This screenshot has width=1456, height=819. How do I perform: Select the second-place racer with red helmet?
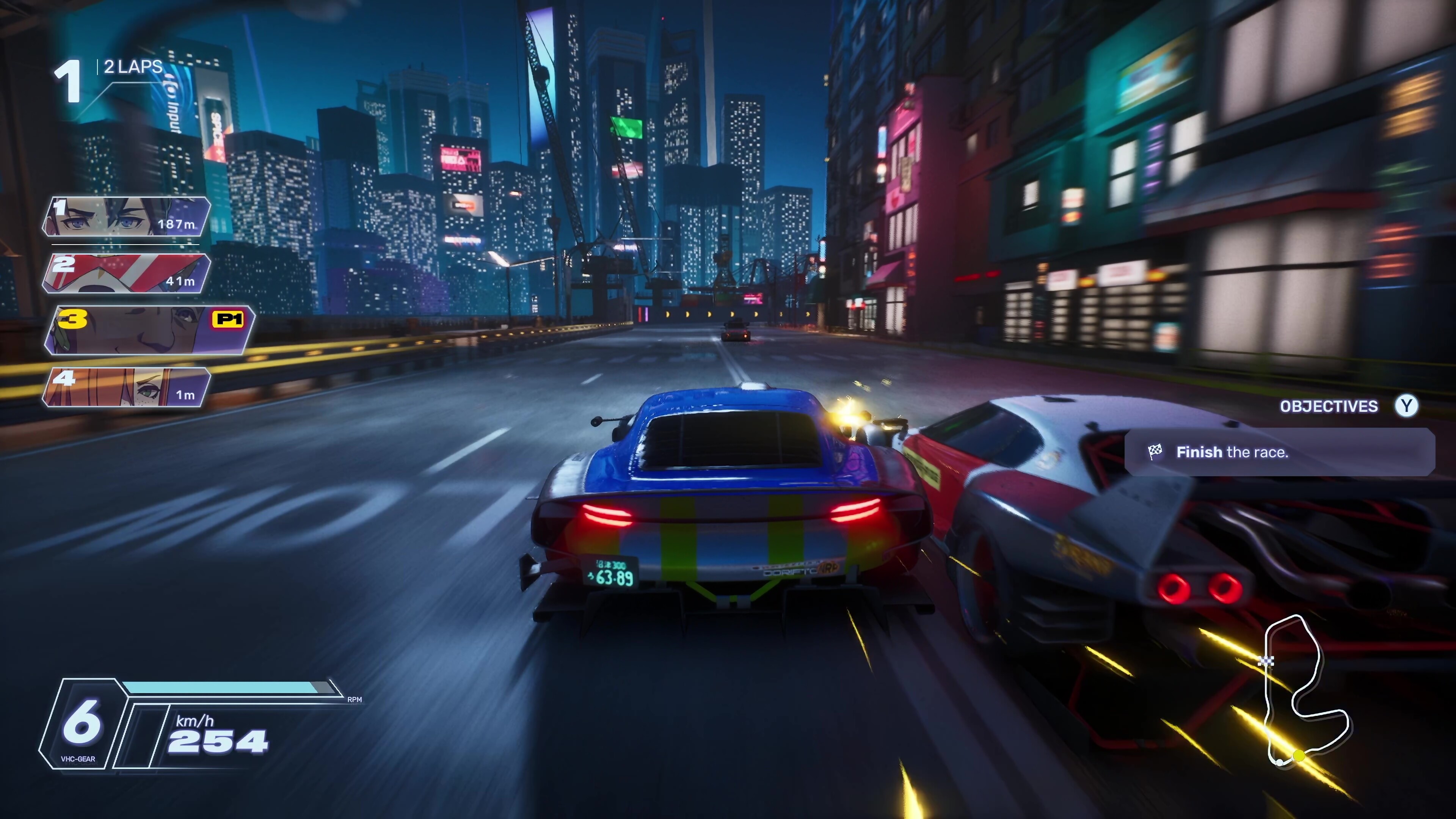click(127, 273)
